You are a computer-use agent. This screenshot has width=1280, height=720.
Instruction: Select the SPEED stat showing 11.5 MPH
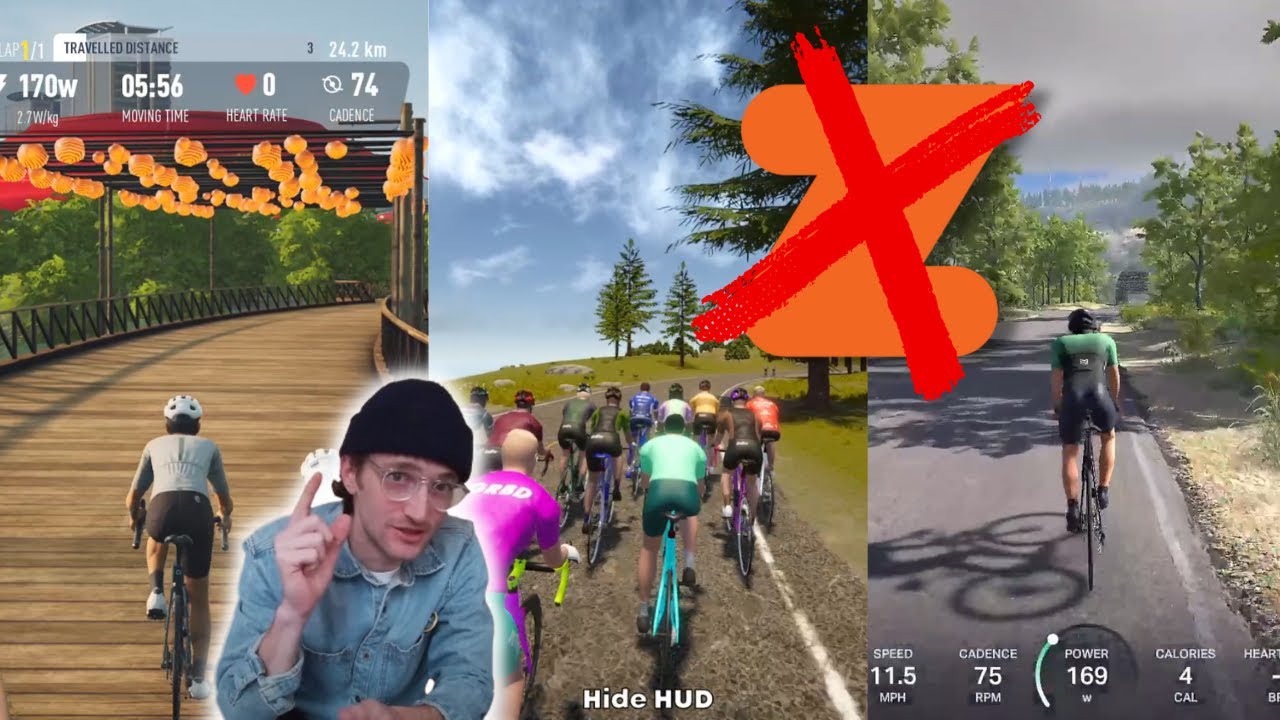point(893,676)
